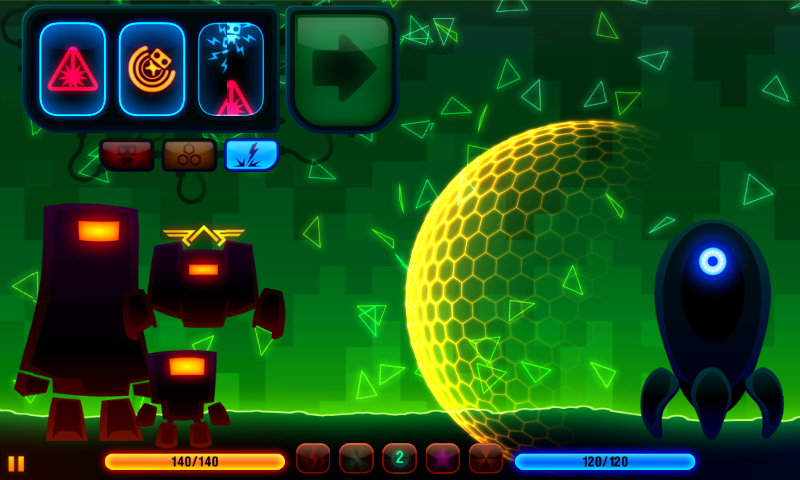
Task: Pause the game with the orange pause icon
Action: point(16,463)
